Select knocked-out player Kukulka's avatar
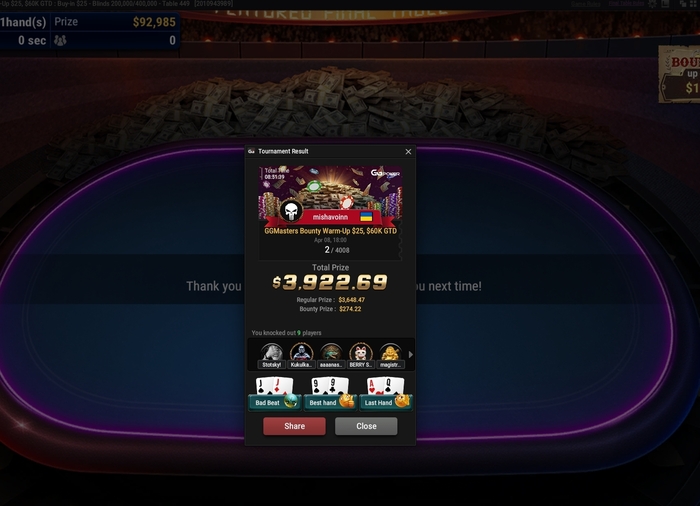The image size is (700, 506). pyautogui.click(x=301, y=353)
